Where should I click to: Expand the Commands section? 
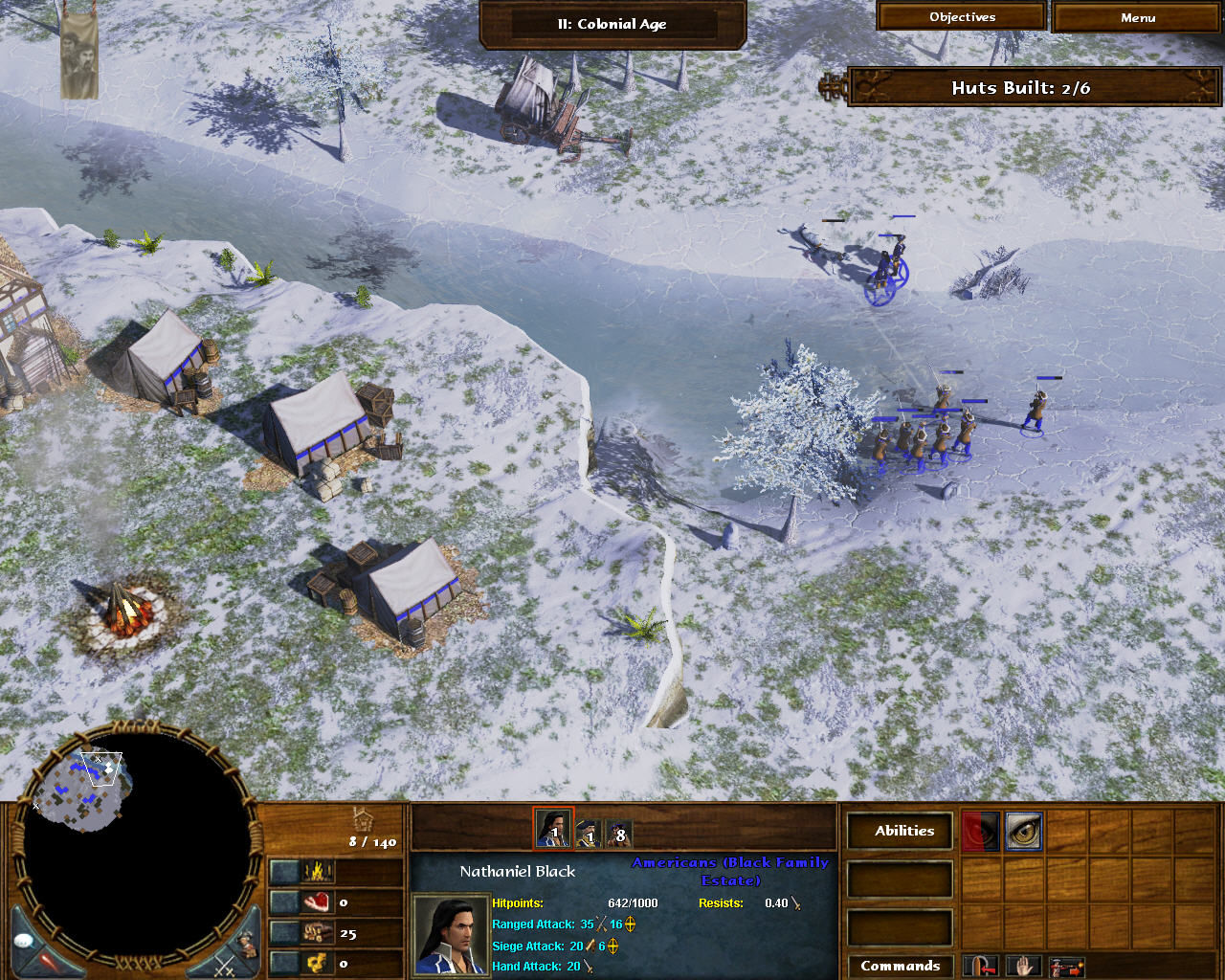pyautogui.click(x=900, y=966)
